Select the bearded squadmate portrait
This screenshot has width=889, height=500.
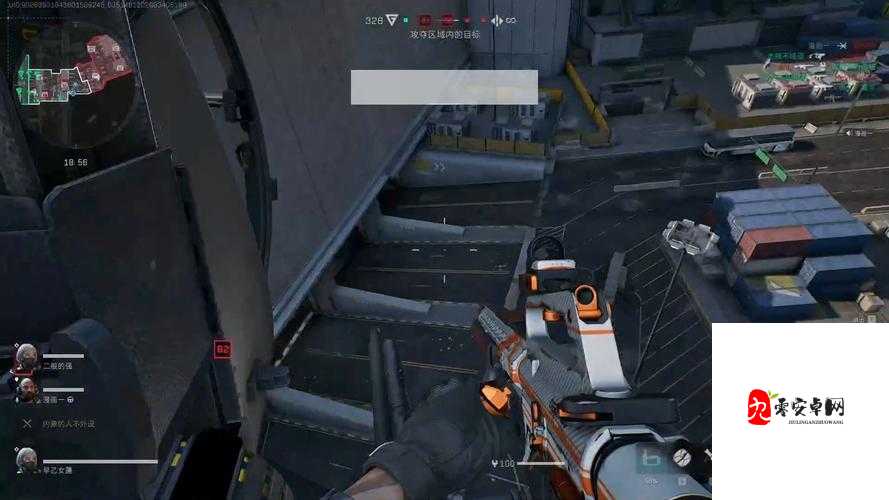point(25,389)
